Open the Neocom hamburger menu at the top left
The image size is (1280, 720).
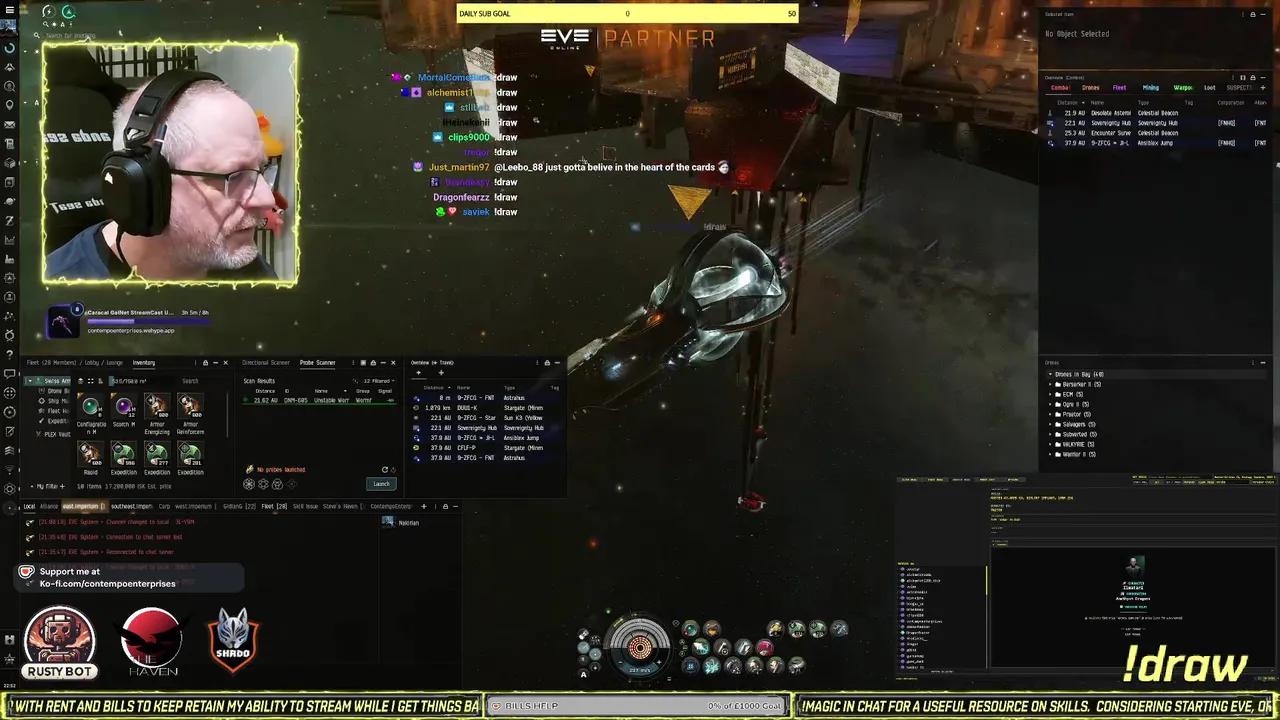click(x=9, y=9)
